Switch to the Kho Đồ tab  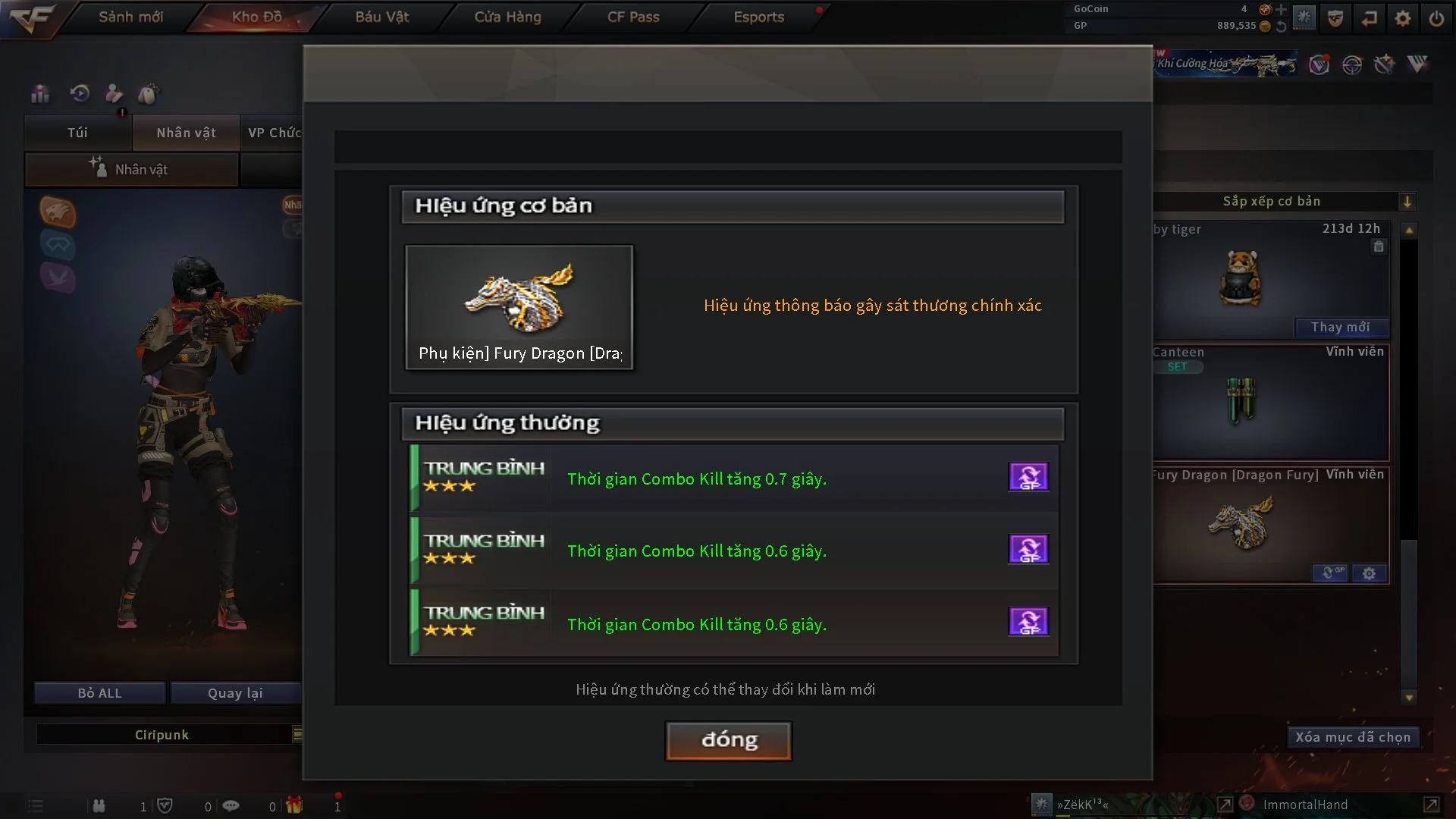(256, 17)
